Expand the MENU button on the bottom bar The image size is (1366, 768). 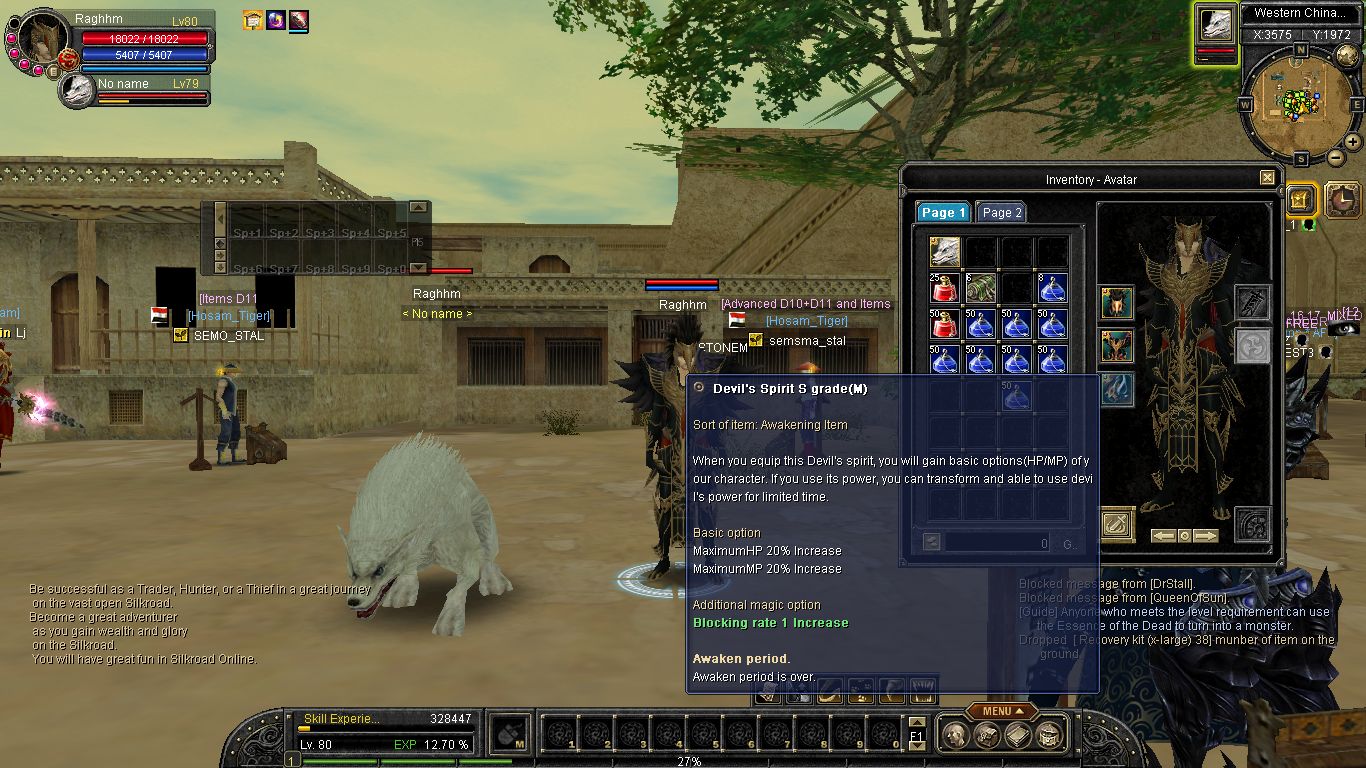1001,711
